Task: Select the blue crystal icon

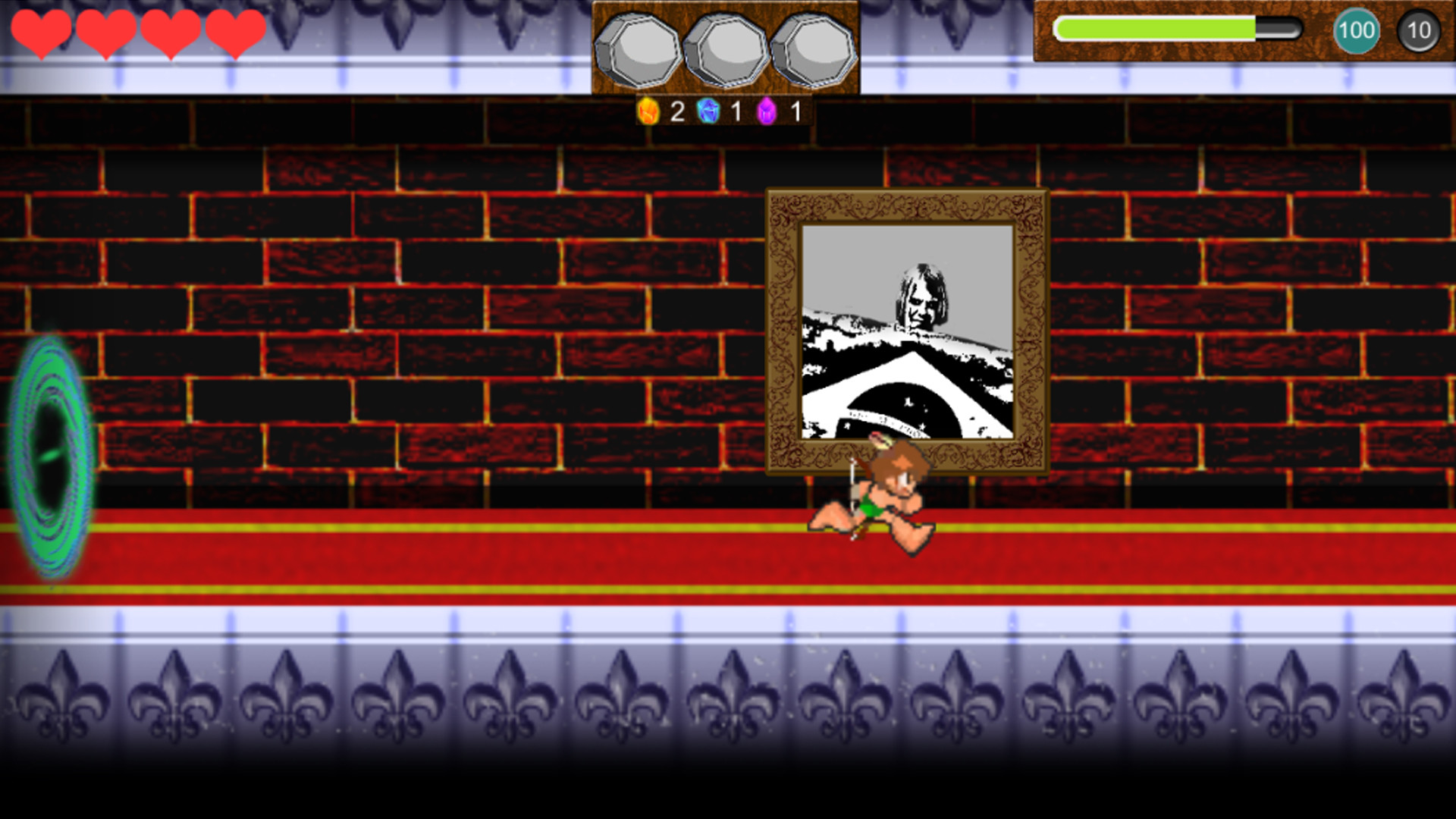Action: click(708, 111)
